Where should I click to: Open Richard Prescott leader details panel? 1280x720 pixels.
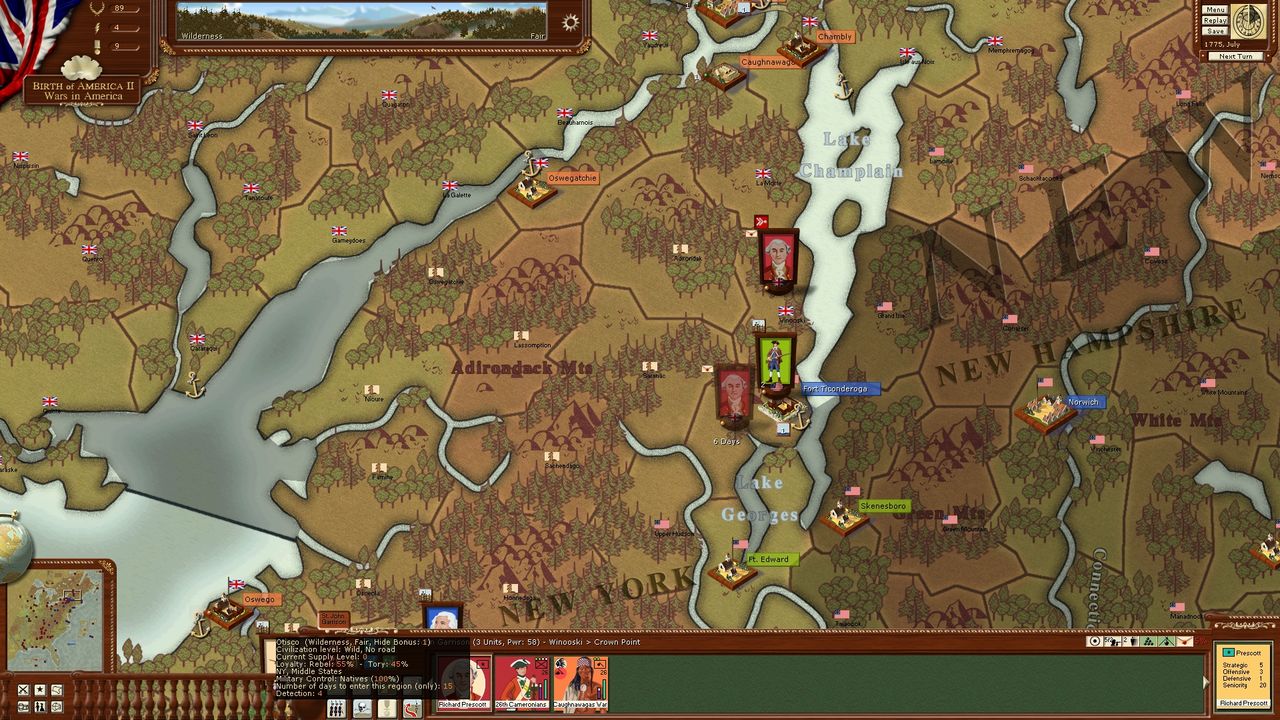[x=1242, y=676]
